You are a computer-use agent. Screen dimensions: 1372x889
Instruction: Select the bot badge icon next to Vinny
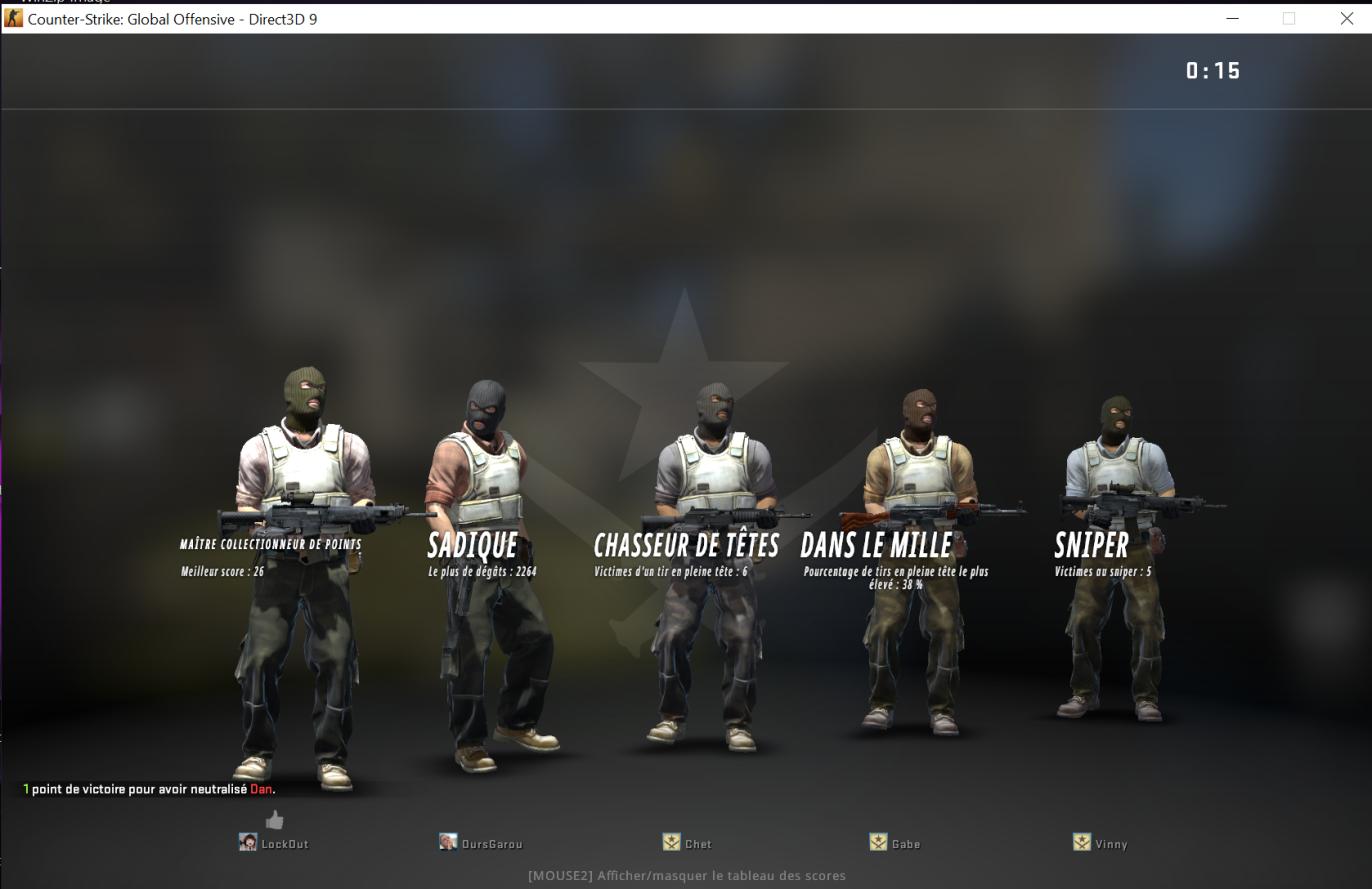pyautogui.click(x=1083, y=841)
